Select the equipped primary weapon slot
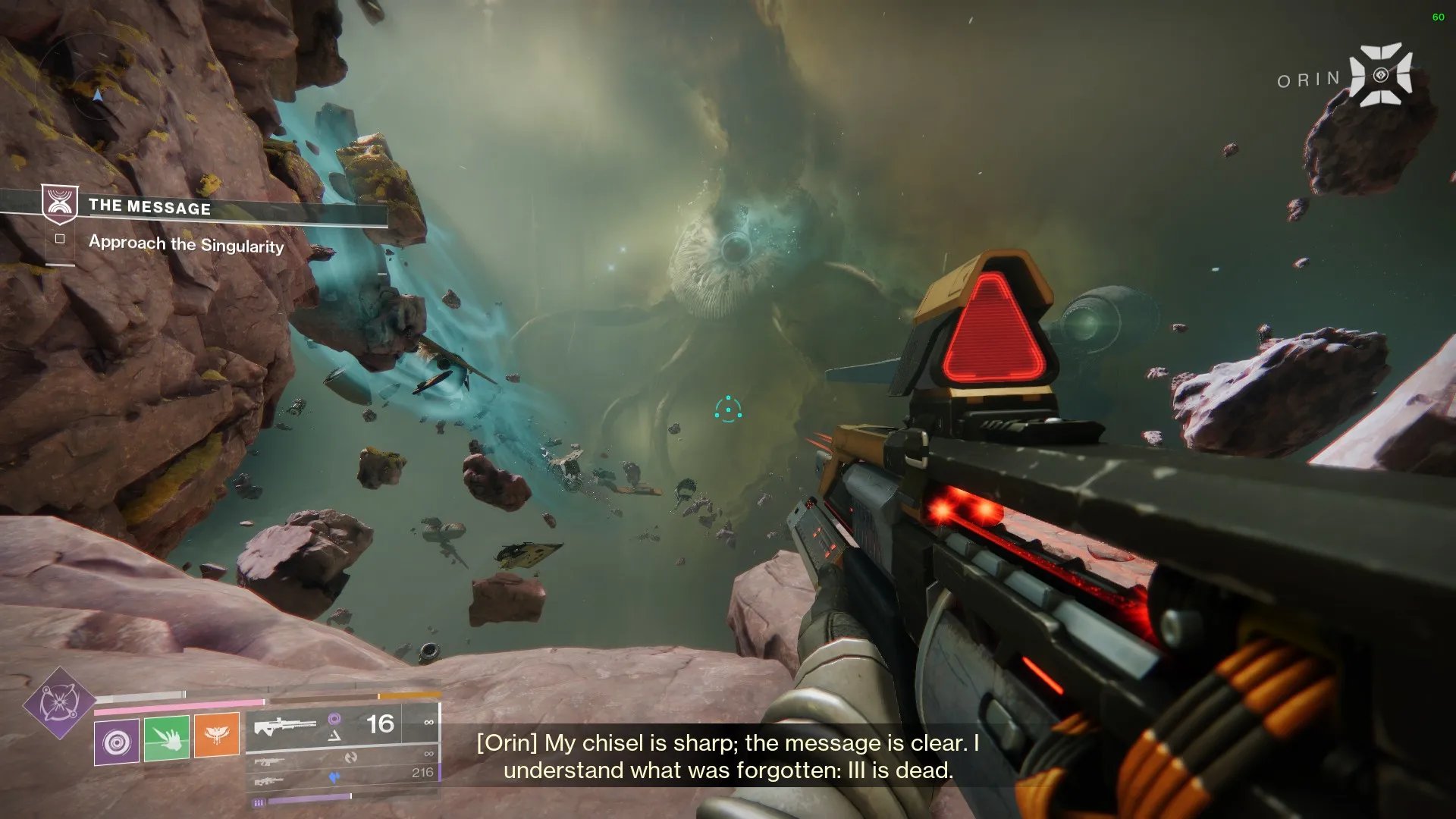This screenshot has width=1456, height=819. coord(343,726)
